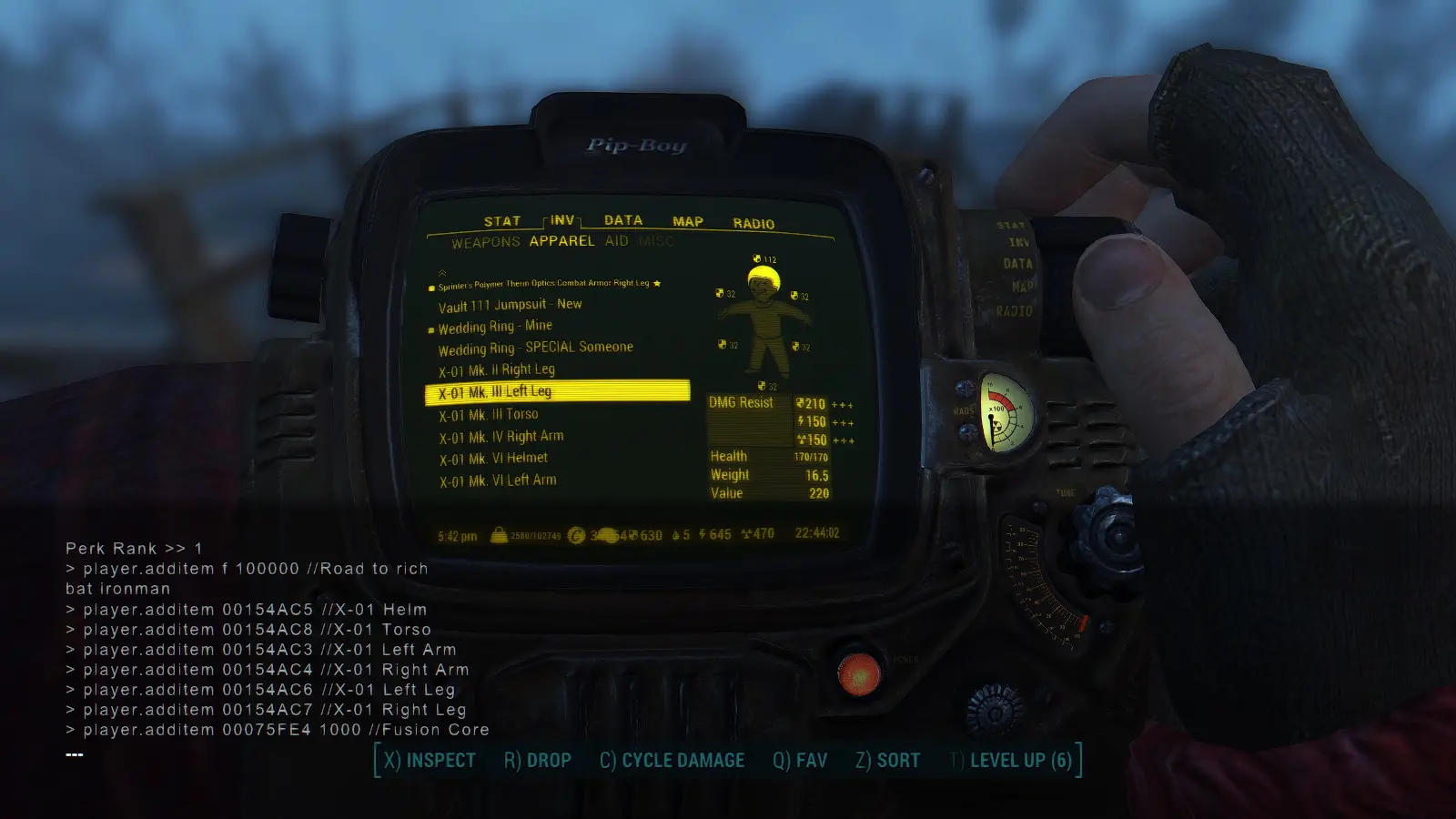Select the X-01 Mk. III Torso
Image resolution: width=1456 pixels, height=819 pixels.
click(x=489, y=415)
